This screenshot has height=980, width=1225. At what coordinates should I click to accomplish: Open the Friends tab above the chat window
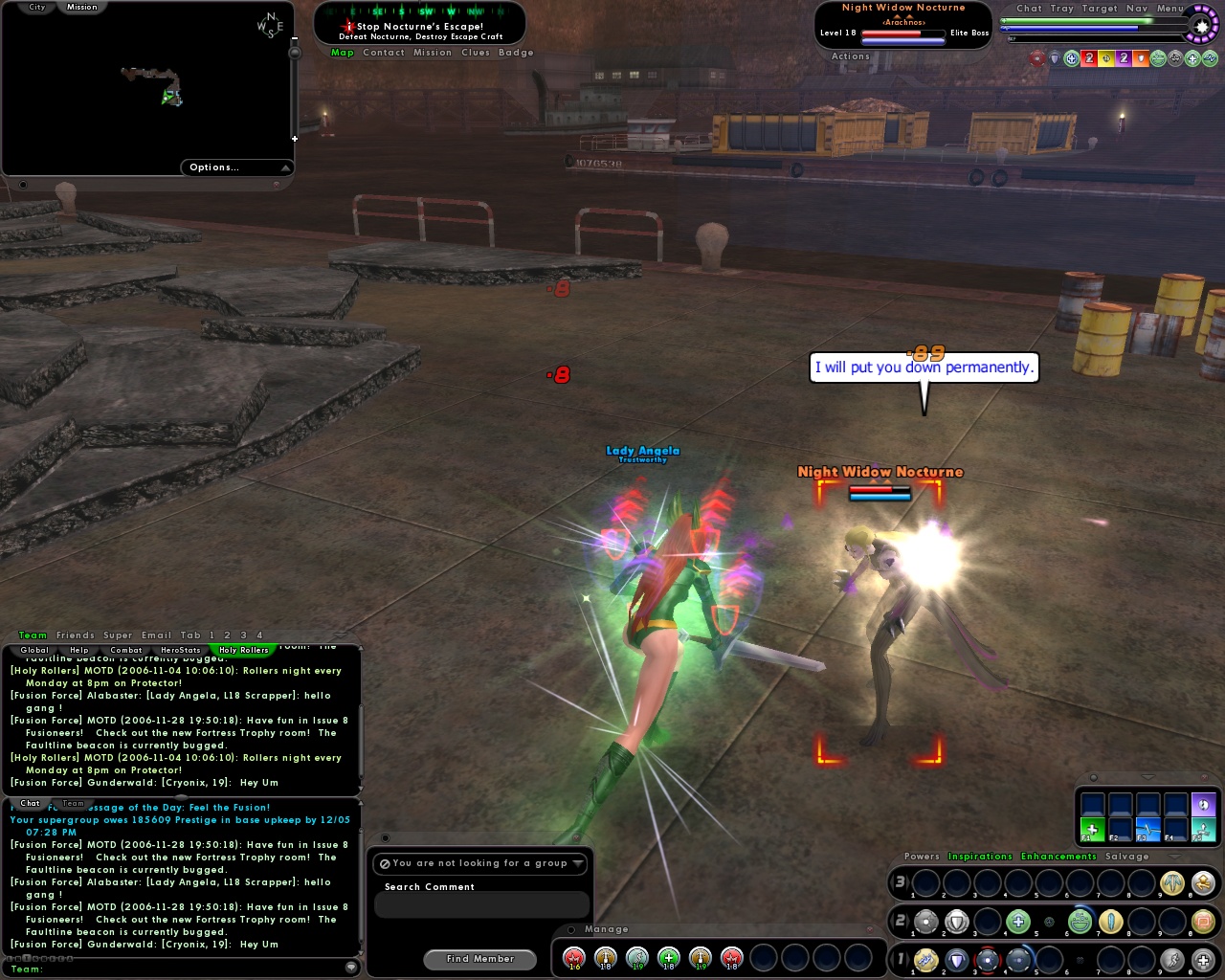76,635
